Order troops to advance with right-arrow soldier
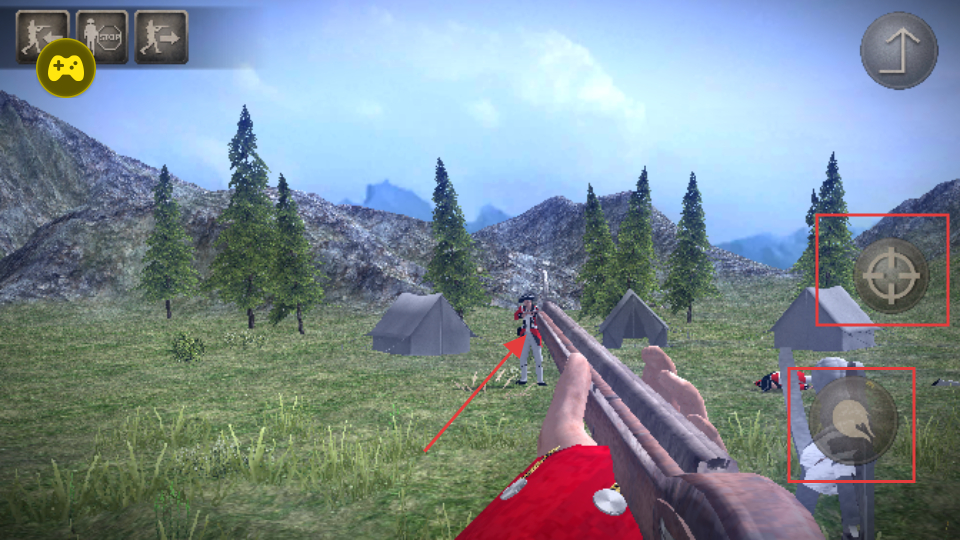This screenshot has width=960, height=540. [x=161, y=37]
